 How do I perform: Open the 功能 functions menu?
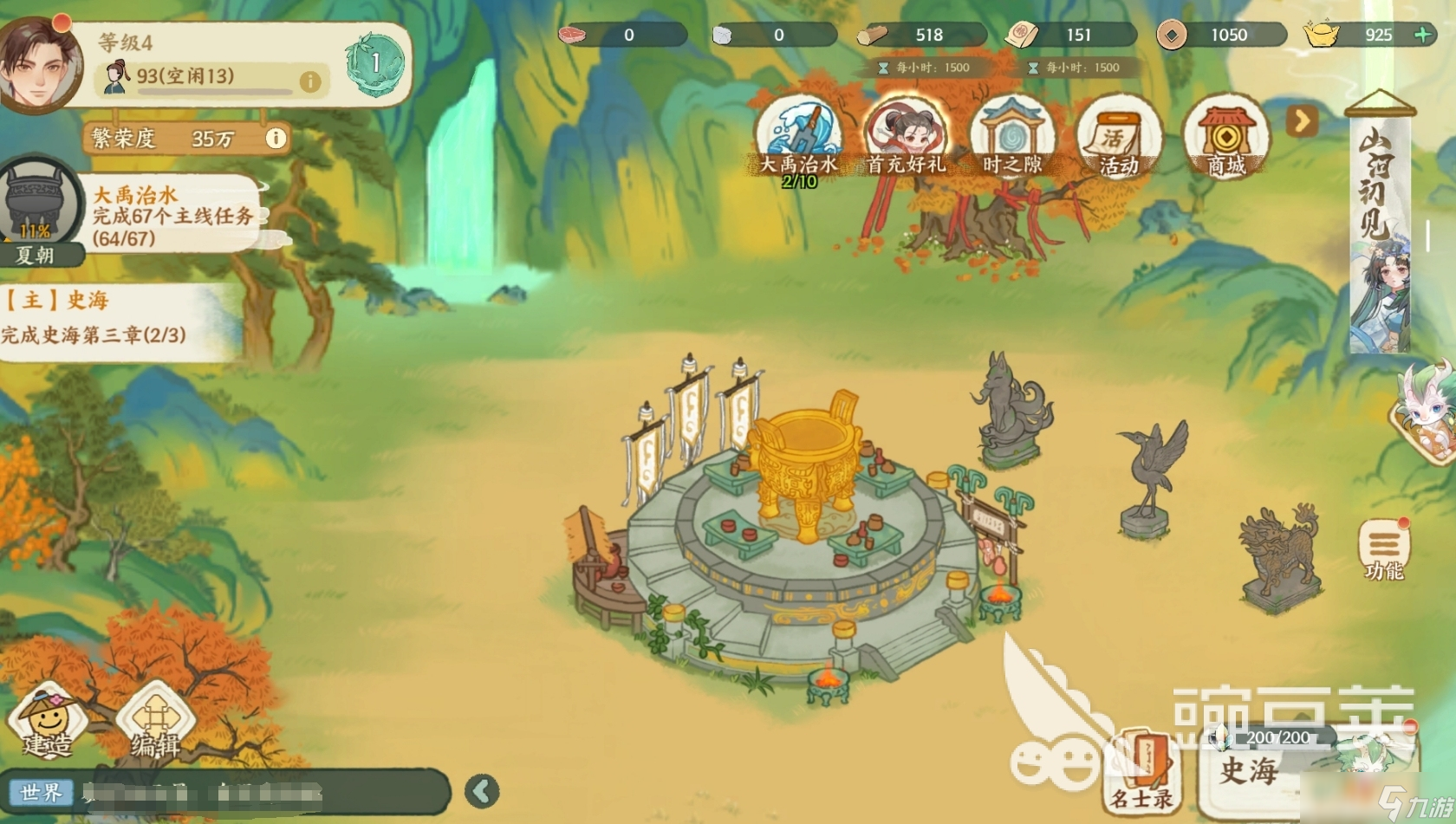tap(1383, 550)
